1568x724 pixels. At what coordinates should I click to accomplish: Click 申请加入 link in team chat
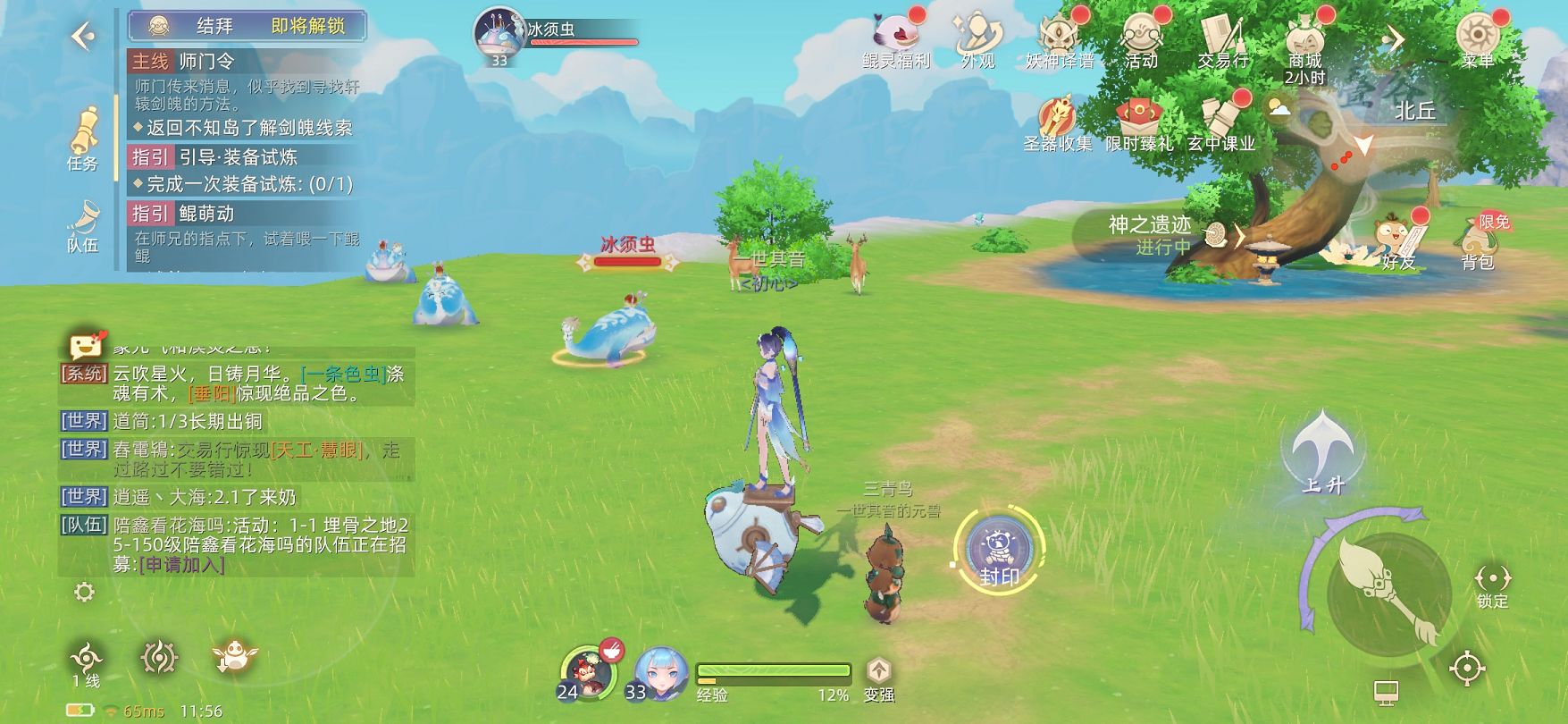point(183,565)
